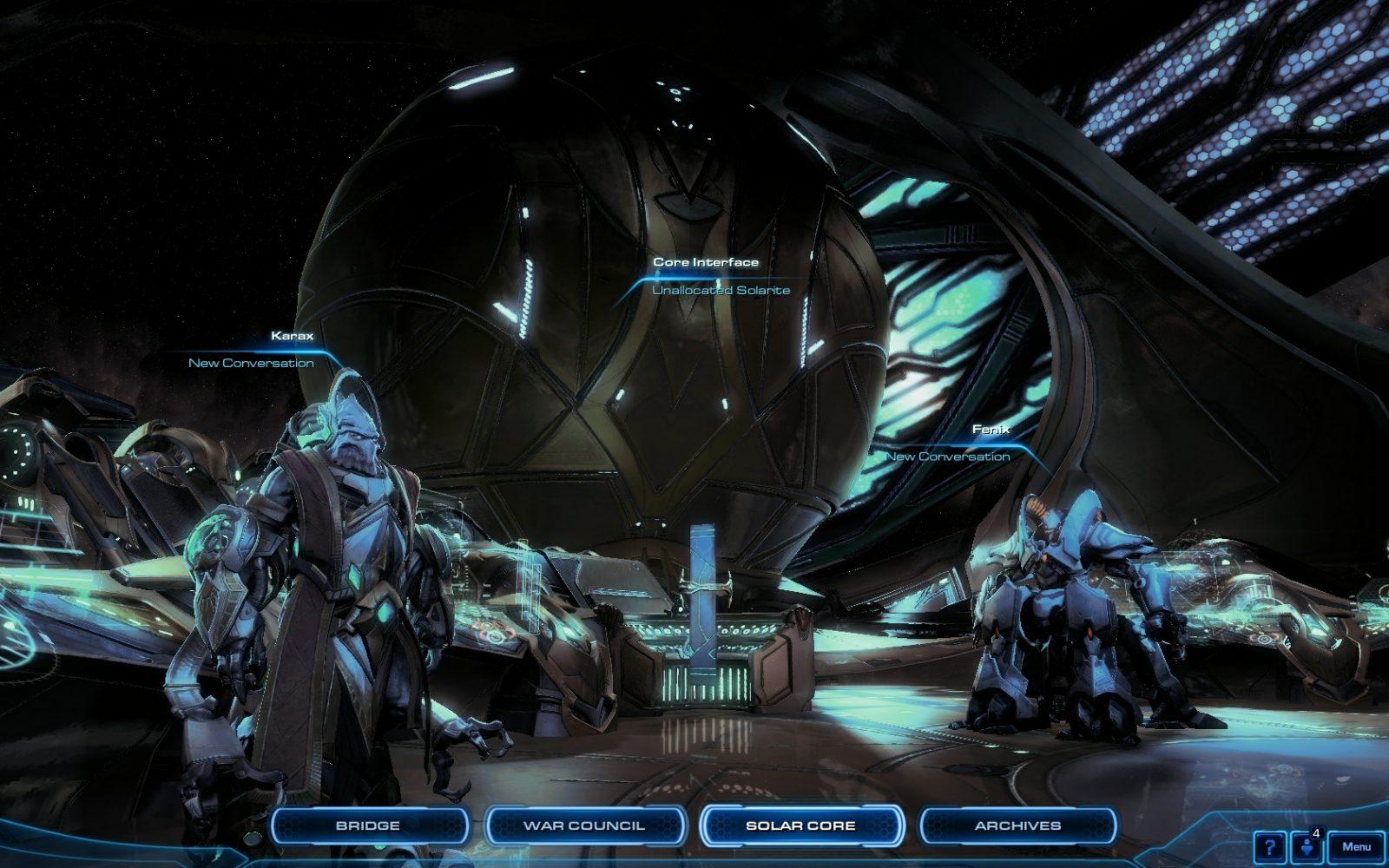Open the Core Interface for Solarite
The width and height of the screenshot is (1389, 868).
[x=721, y=290]
